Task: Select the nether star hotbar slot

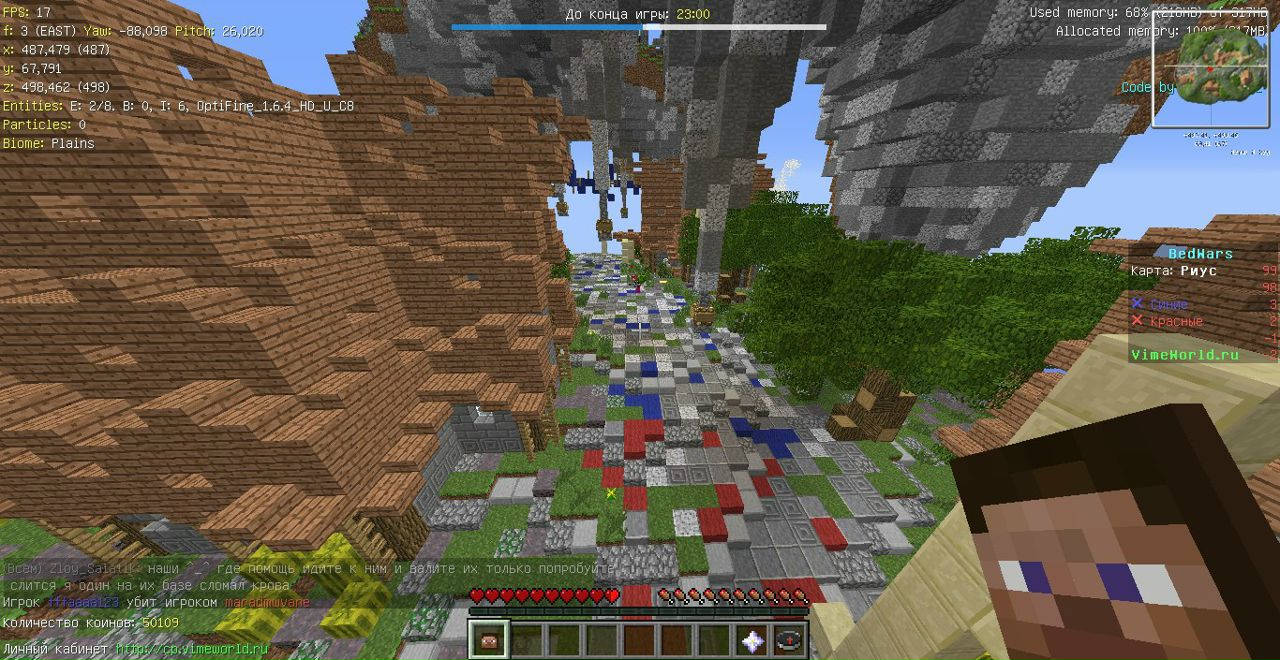Action: click(752, 640)
